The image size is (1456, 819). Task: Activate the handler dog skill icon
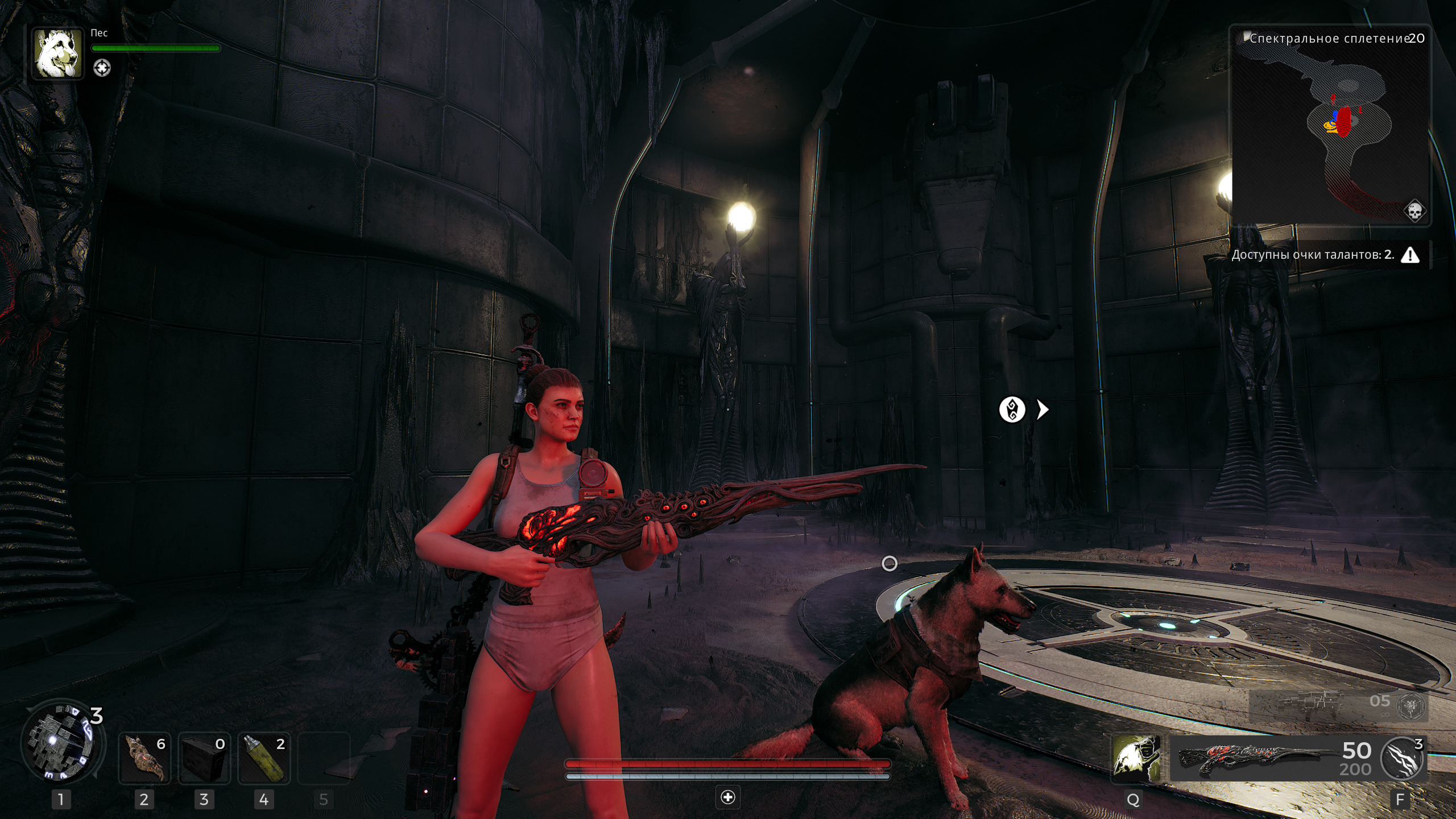pyautogui.click(x=1136, y=757)
